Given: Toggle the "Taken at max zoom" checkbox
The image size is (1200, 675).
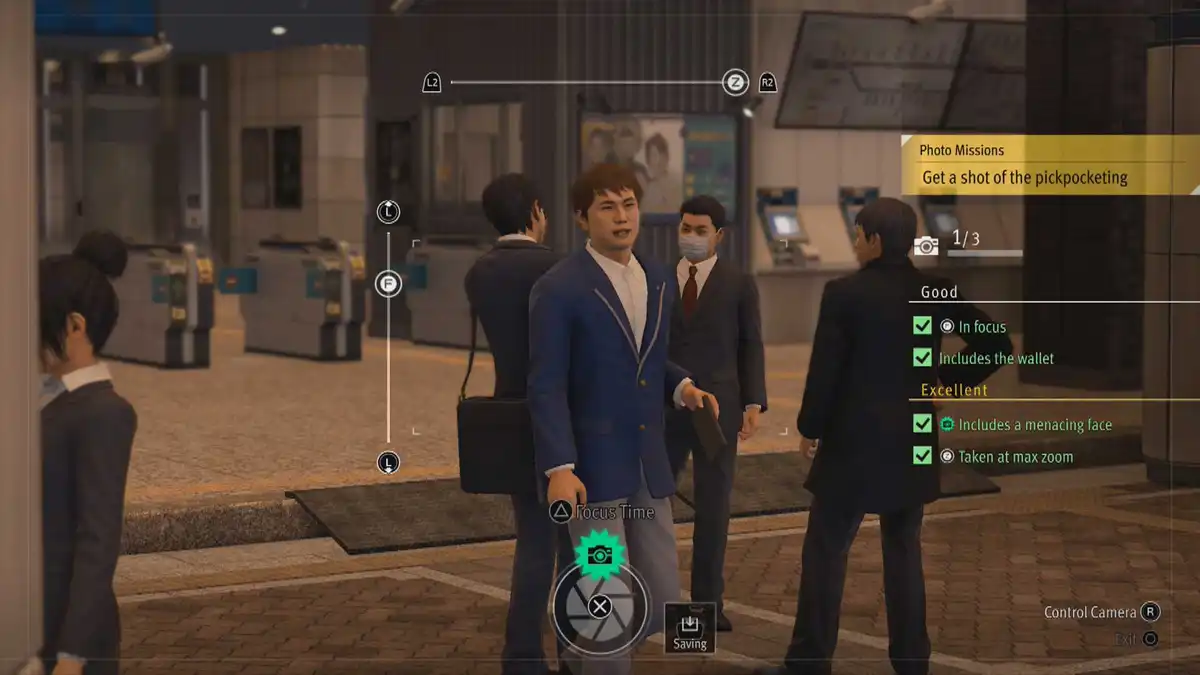Looking at the screenshot, I should point(922,456).
